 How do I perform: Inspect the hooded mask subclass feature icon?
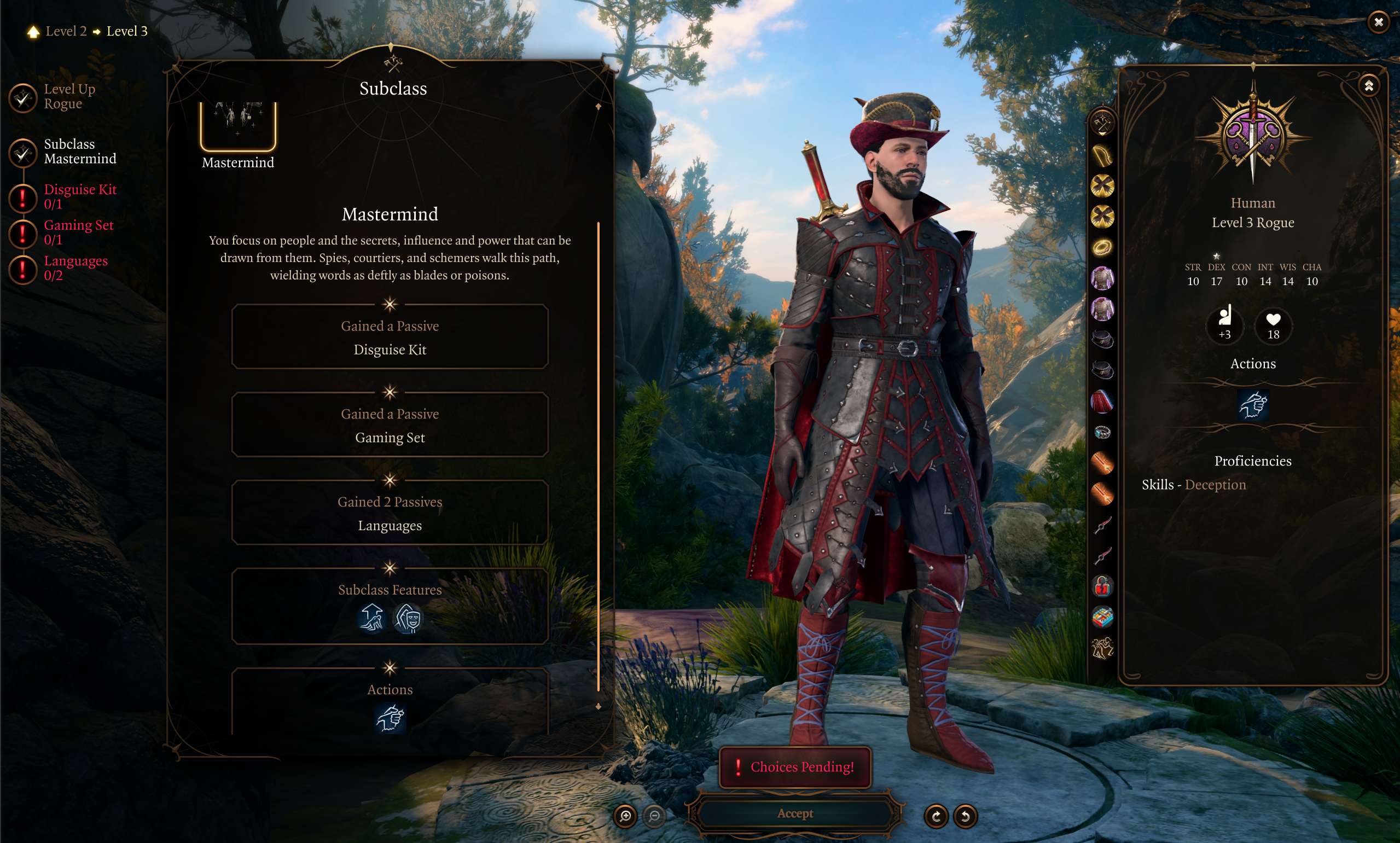[x=408, y=618]
